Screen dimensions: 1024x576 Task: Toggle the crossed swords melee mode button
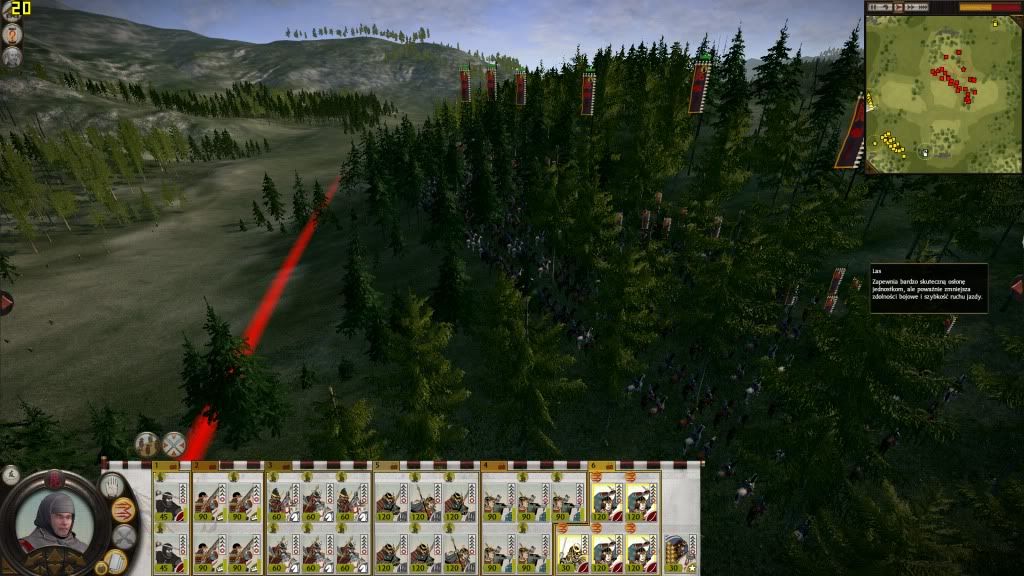pyautogui.click(x=174, y=444)
